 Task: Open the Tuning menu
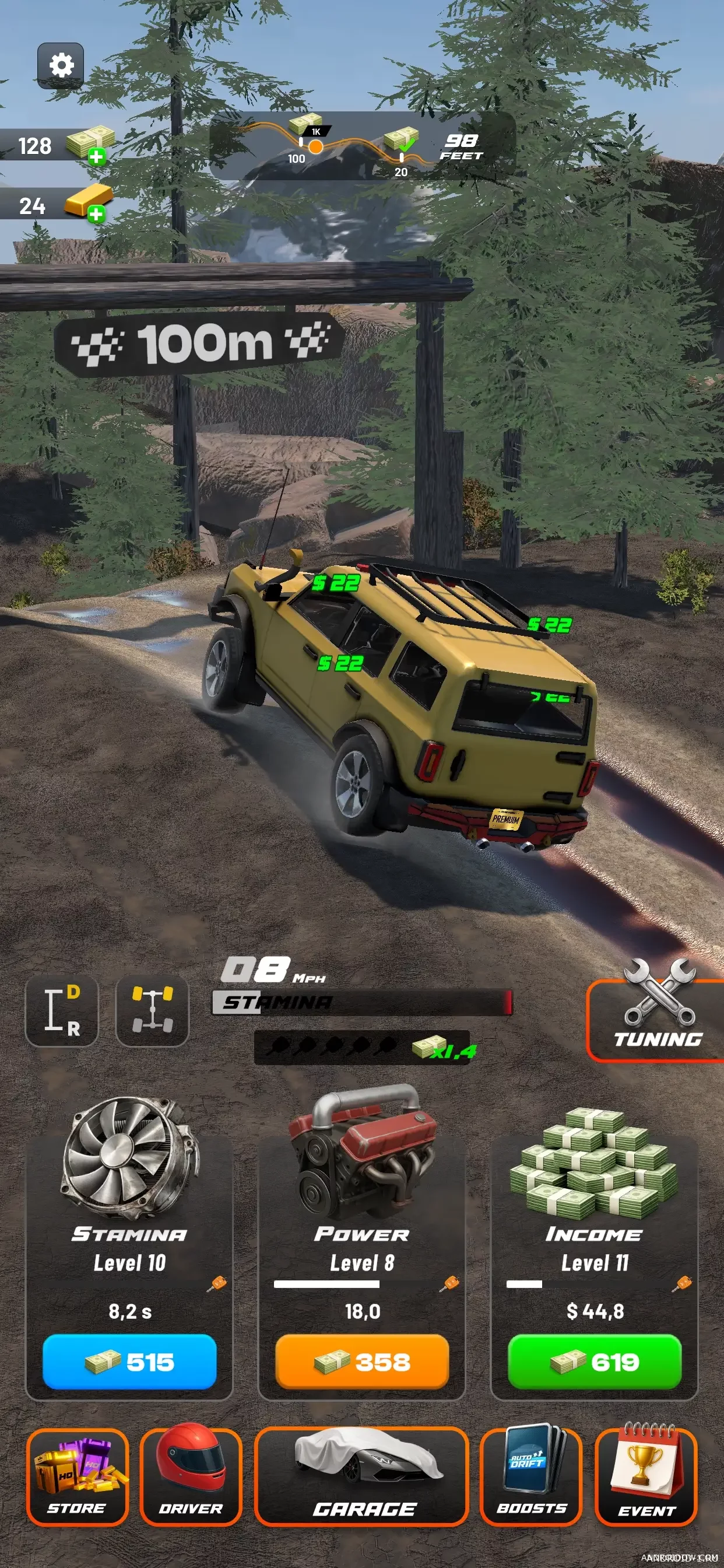656,1019
